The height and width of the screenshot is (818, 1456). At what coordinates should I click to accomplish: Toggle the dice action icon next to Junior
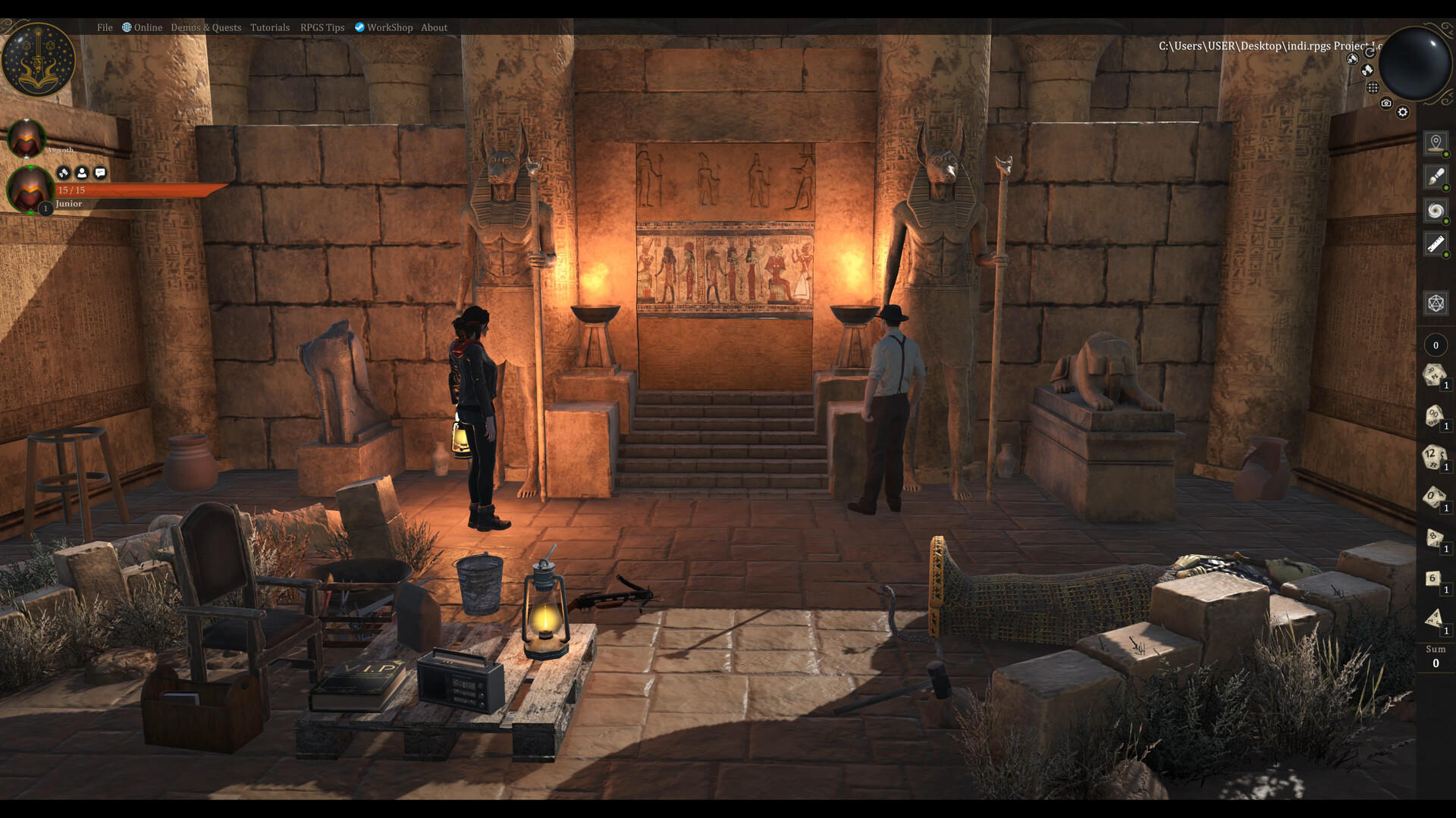coord(62,174)
